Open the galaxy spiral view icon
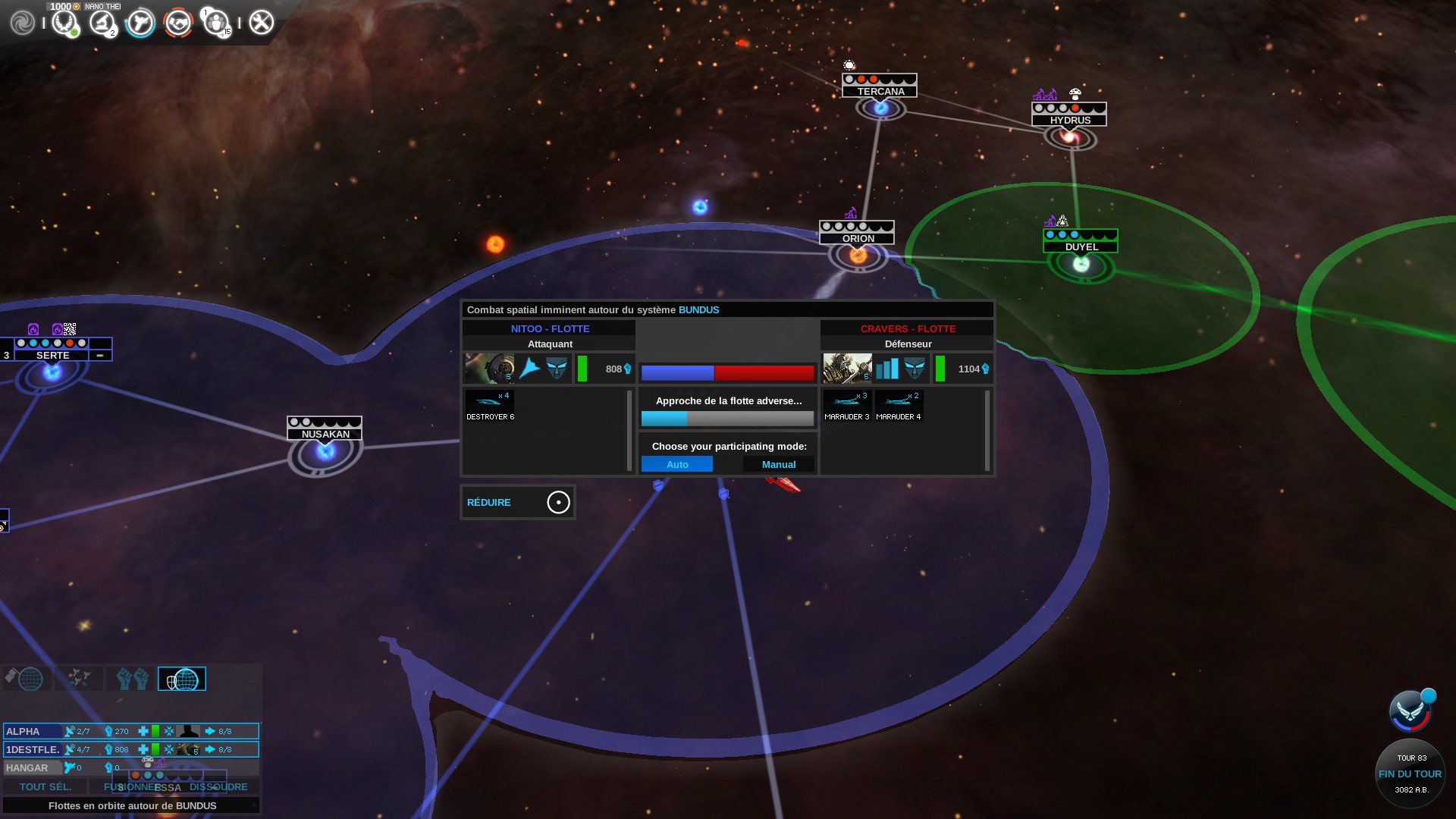This screenshot has height=819, width=1456. pyautogui.click(x=22, y=23)
